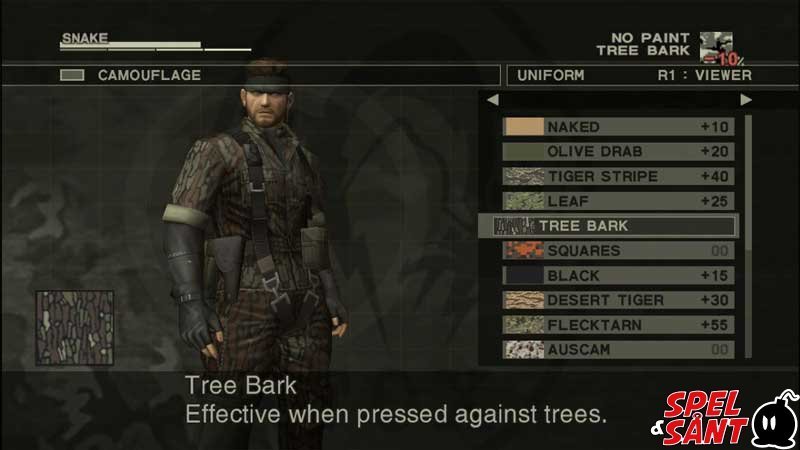Select the Naked camouflage uniform
The height and width of the screenshot is (450, 800).
point(618,127)
